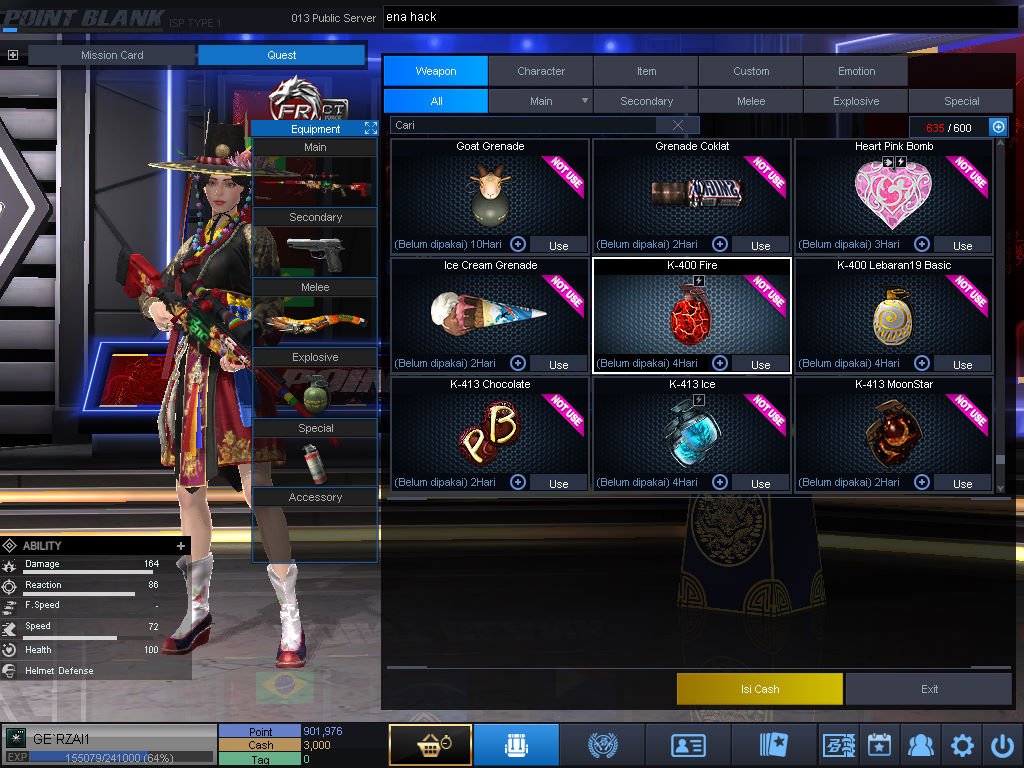The image size is (1024, 768).
Task: Use the Heart Pink Bomb
Action: point(962,245)
